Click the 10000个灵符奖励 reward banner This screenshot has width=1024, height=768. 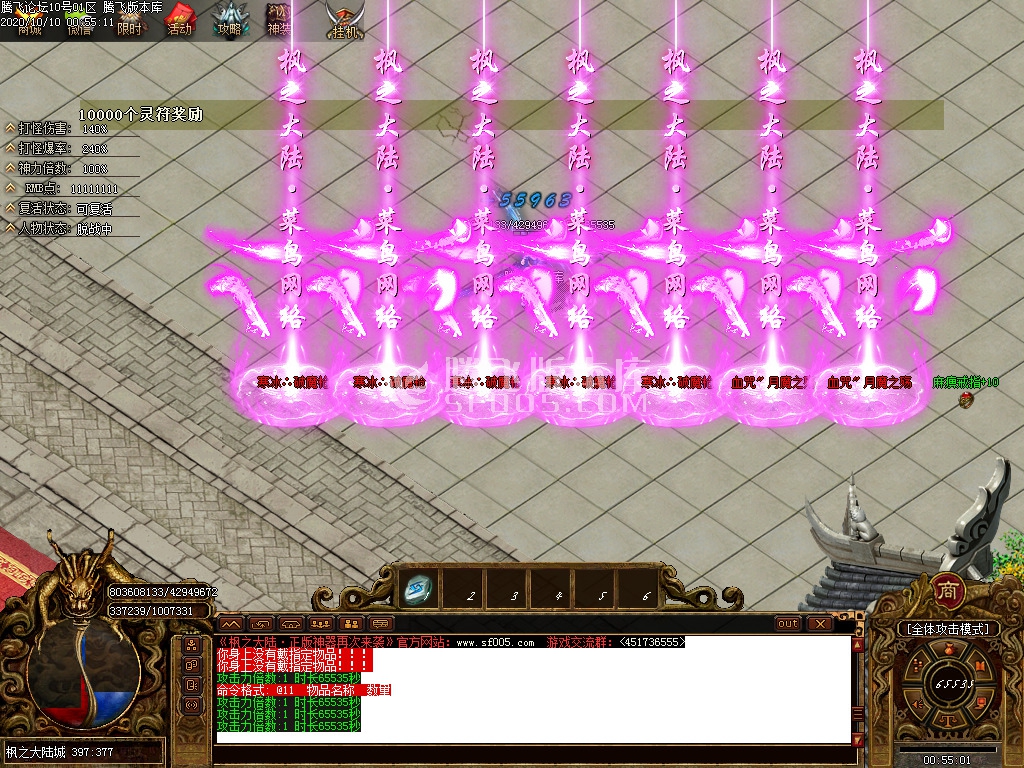[x=140, y=115]
